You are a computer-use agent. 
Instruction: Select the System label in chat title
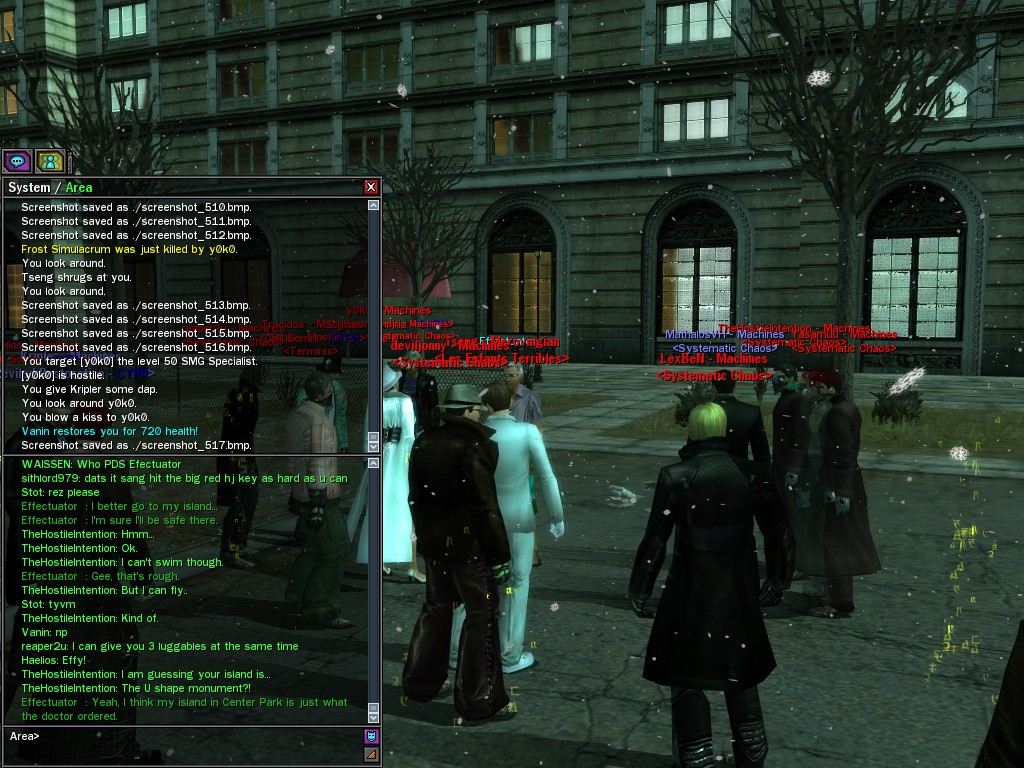29,188
